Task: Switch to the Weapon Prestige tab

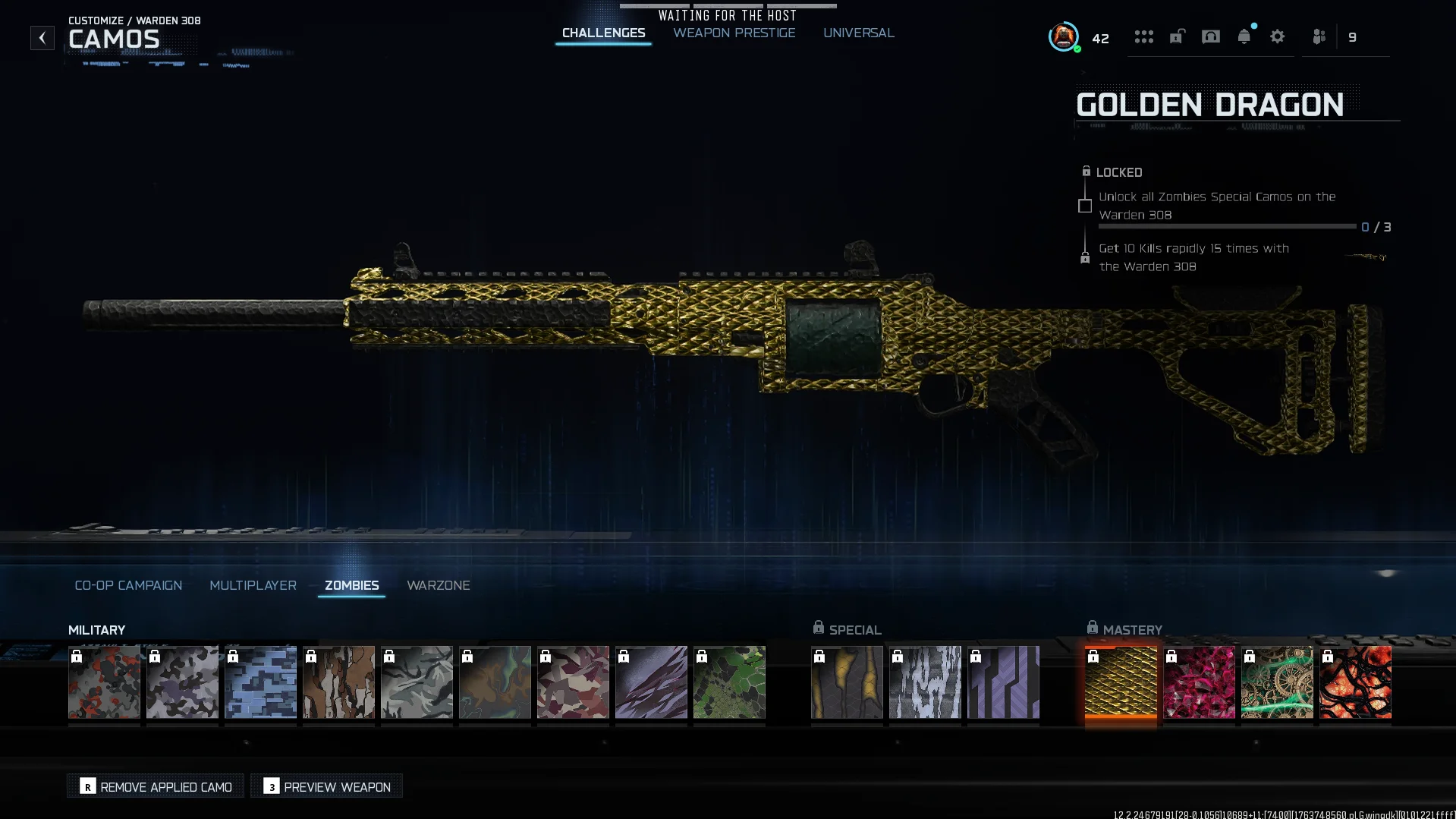Action: pos(734,33)
